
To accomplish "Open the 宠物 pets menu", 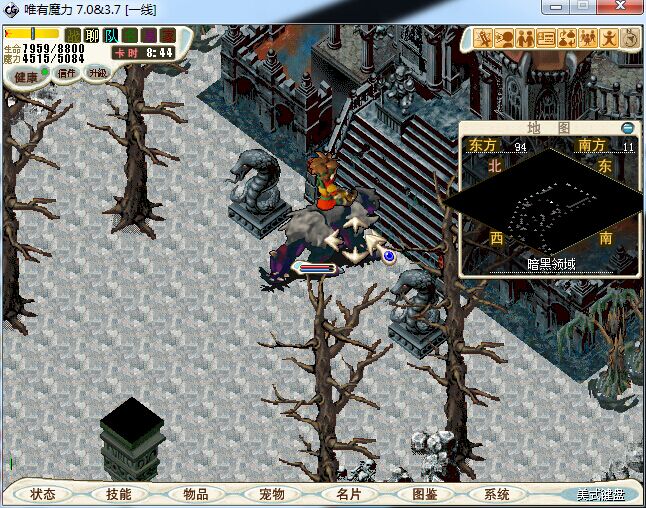I will 271,494.
